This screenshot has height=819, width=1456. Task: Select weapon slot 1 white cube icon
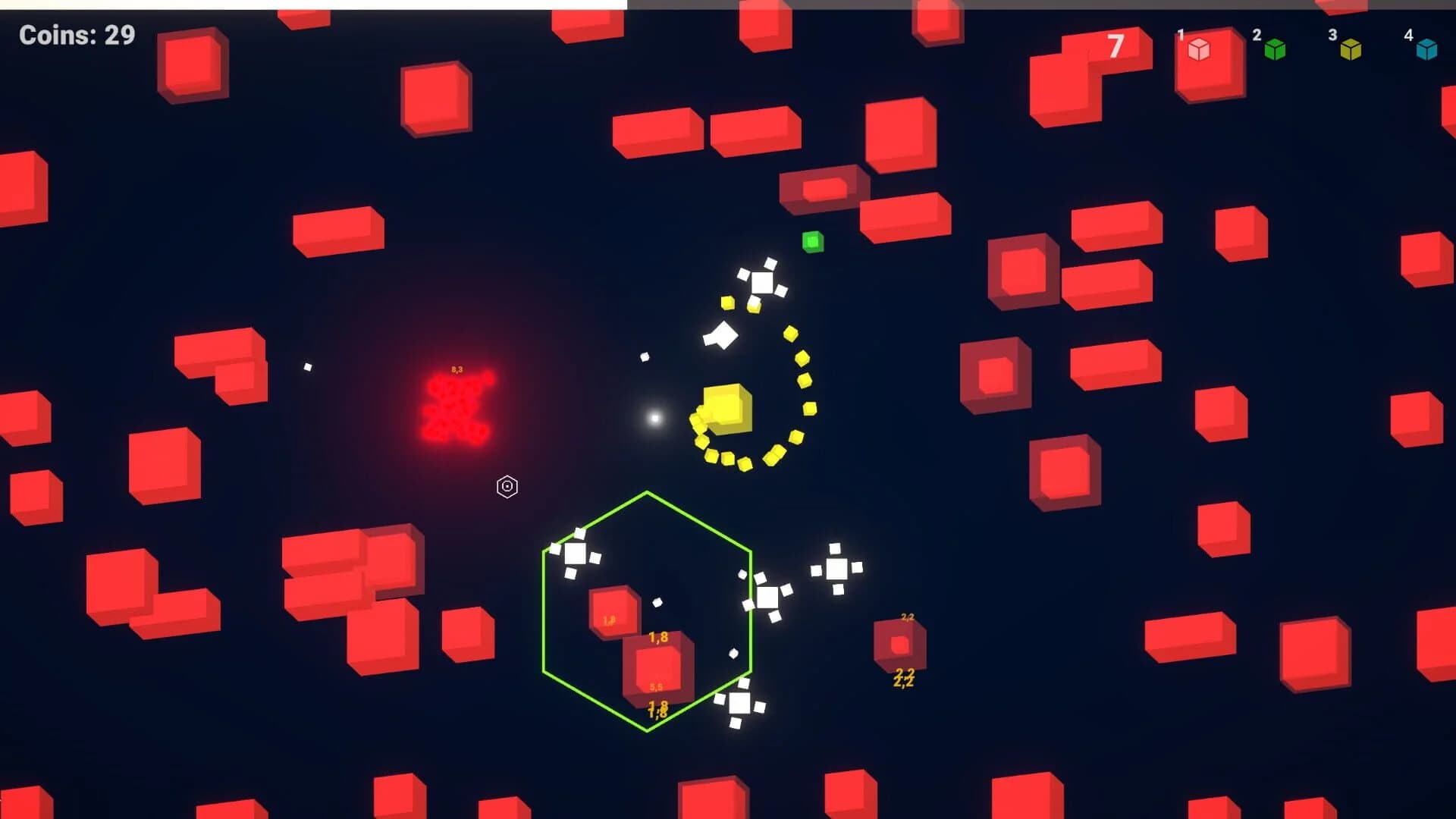[1200, 49]
